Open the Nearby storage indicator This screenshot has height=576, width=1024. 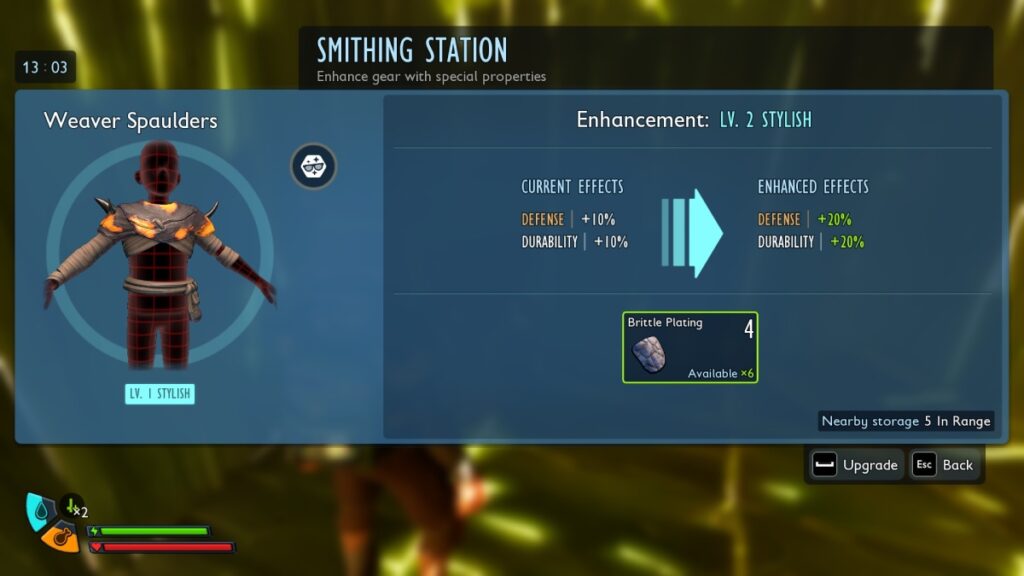coord(906,421)
